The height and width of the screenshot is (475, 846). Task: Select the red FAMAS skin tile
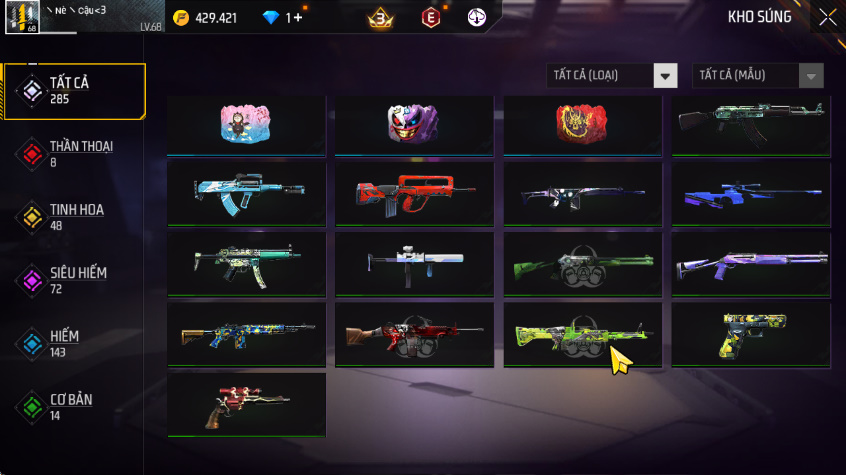tap(414, 193)
